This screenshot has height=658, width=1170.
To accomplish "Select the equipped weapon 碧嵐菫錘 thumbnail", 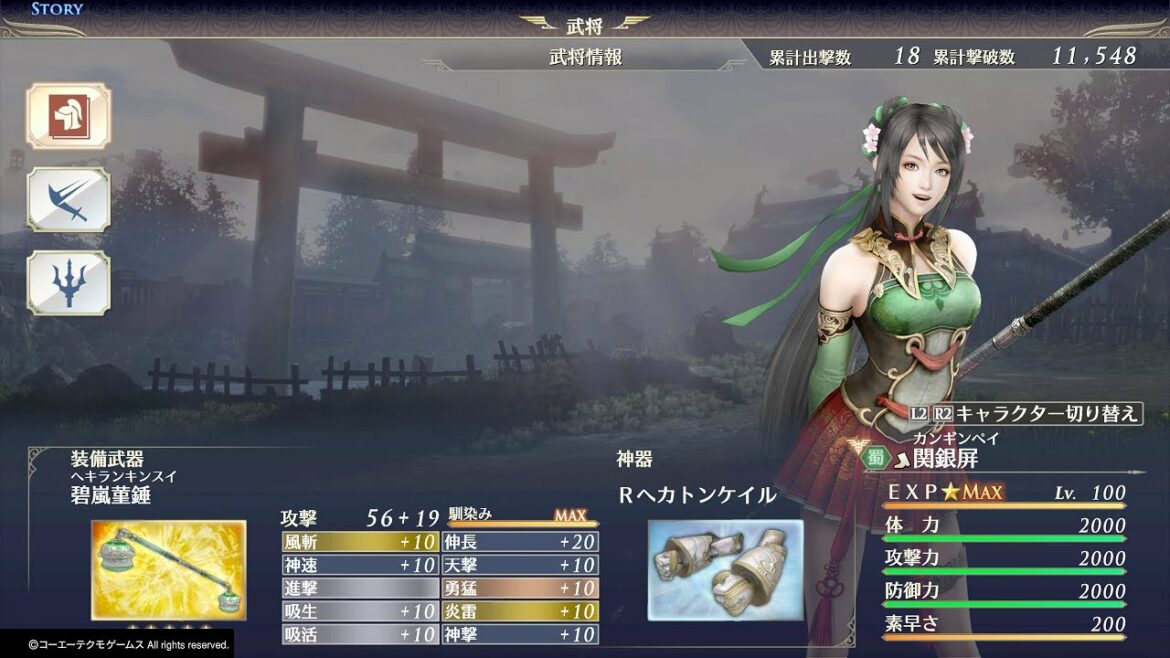I will pyautogui.click(x=168, y=569).
